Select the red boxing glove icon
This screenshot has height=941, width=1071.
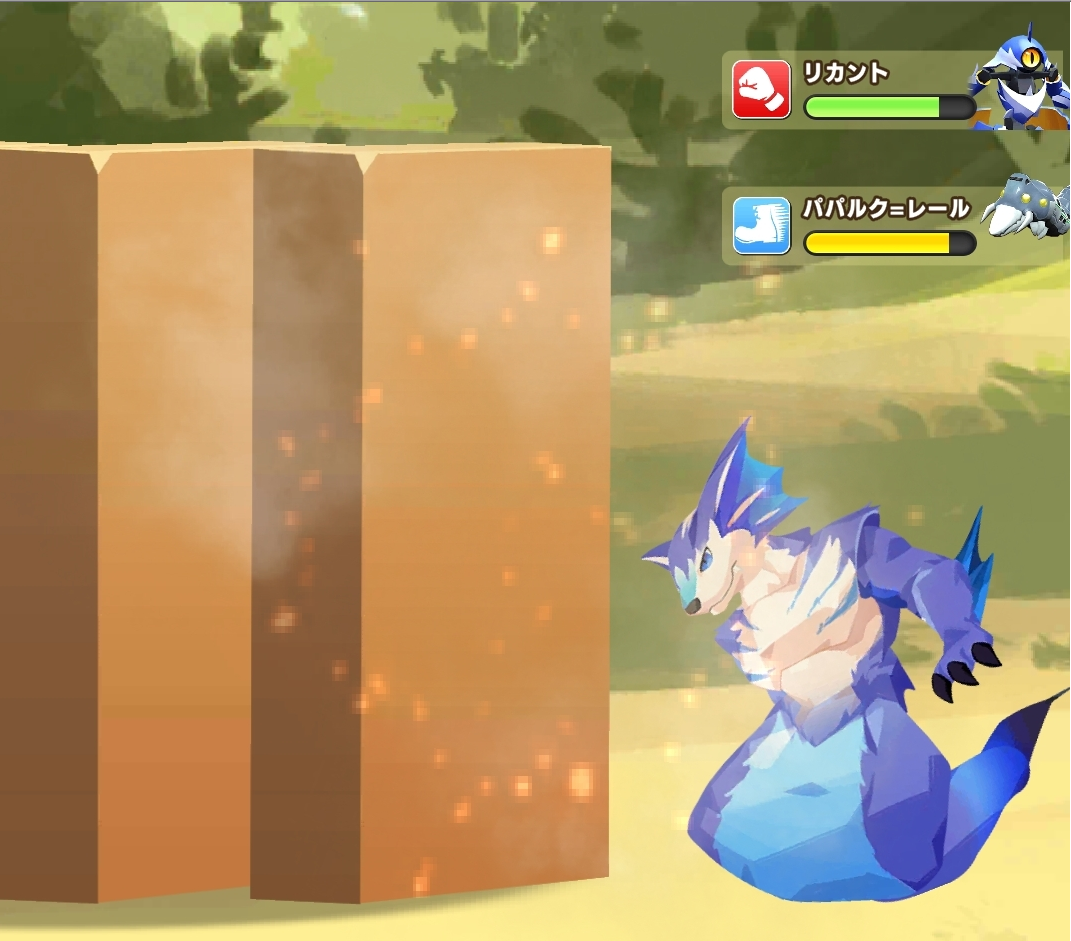(x=761, y=90)
